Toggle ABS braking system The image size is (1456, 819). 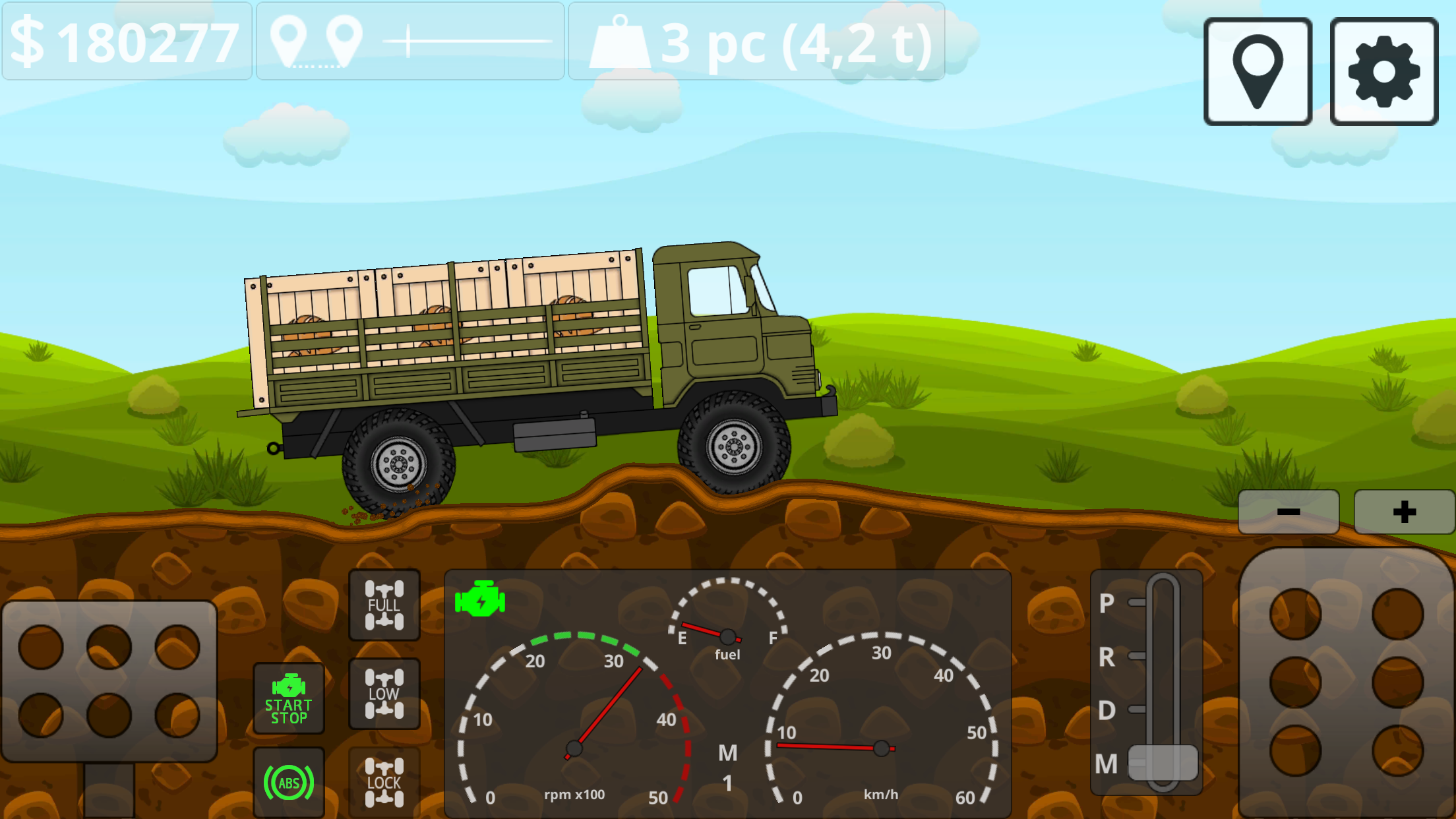tap(289, 781)
